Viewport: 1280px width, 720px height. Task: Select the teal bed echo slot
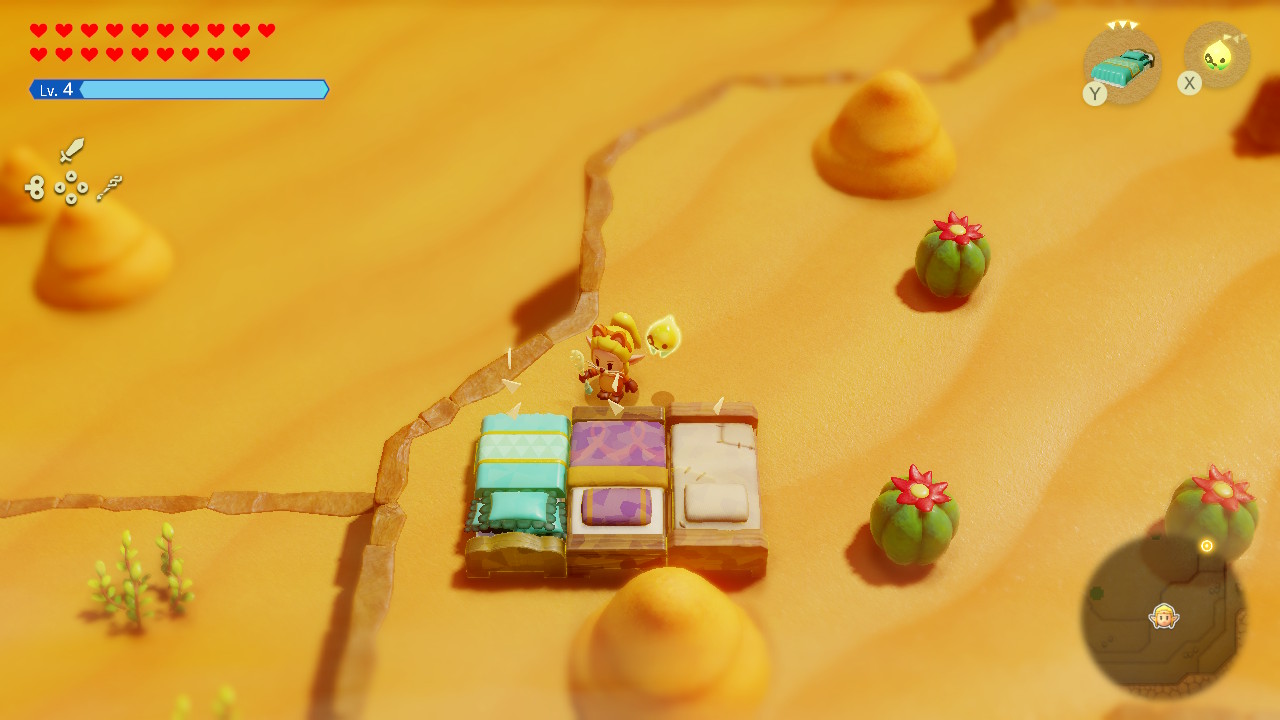click(x=1123, y=66)
